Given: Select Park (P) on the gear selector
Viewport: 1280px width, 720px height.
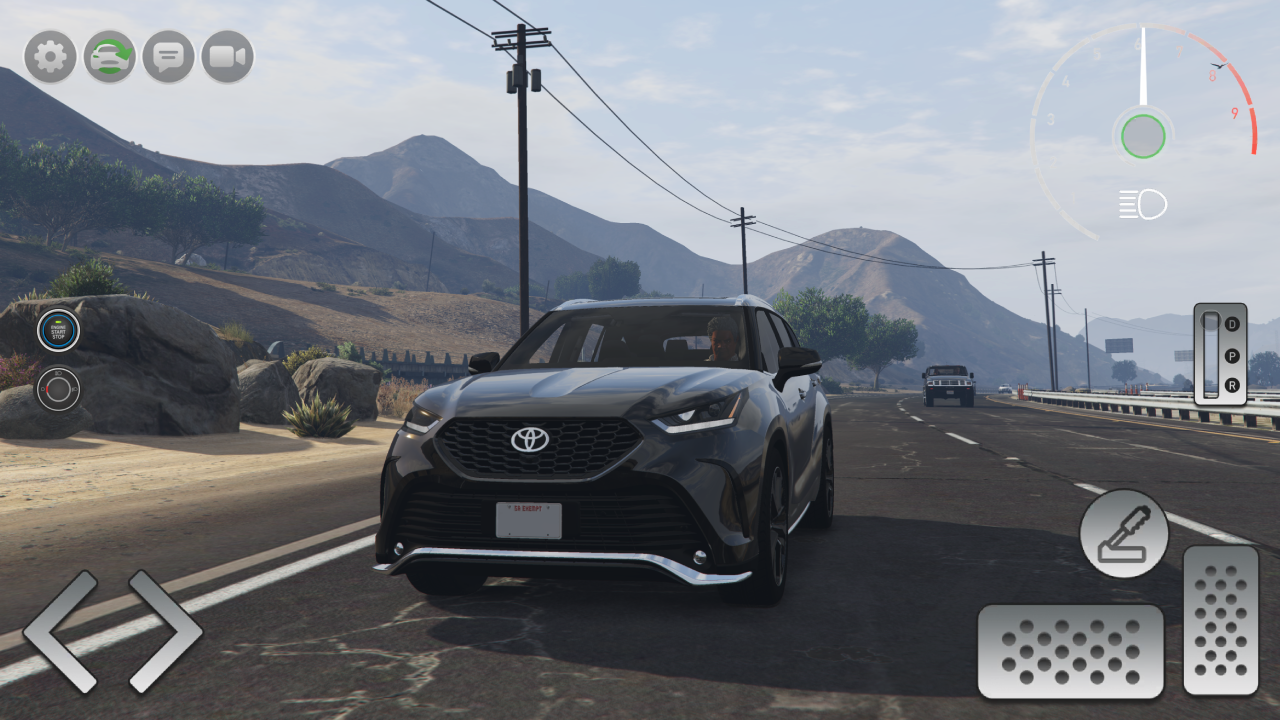Looking at the screenshot, I should coord(1232,355).
